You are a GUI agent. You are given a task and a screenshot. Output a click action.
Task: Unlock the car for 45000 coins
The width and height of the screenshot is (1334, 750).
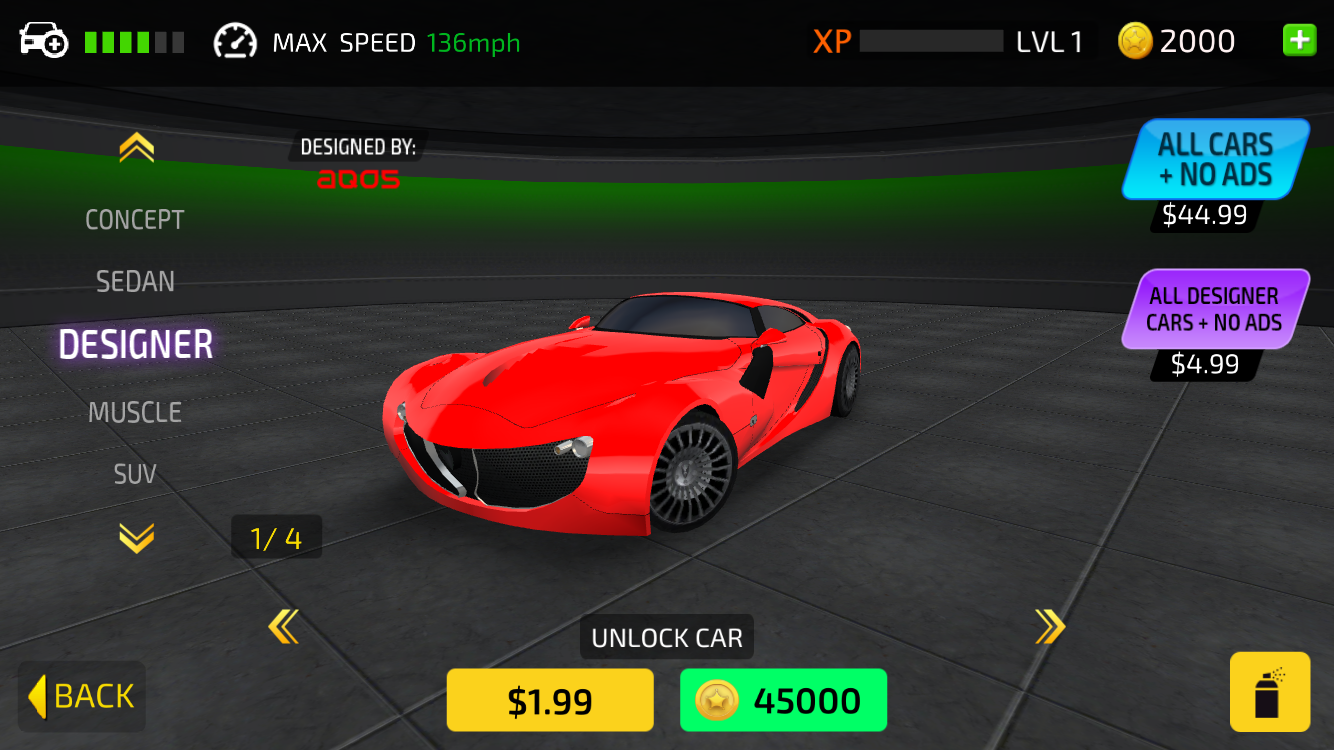coord(783,701)
